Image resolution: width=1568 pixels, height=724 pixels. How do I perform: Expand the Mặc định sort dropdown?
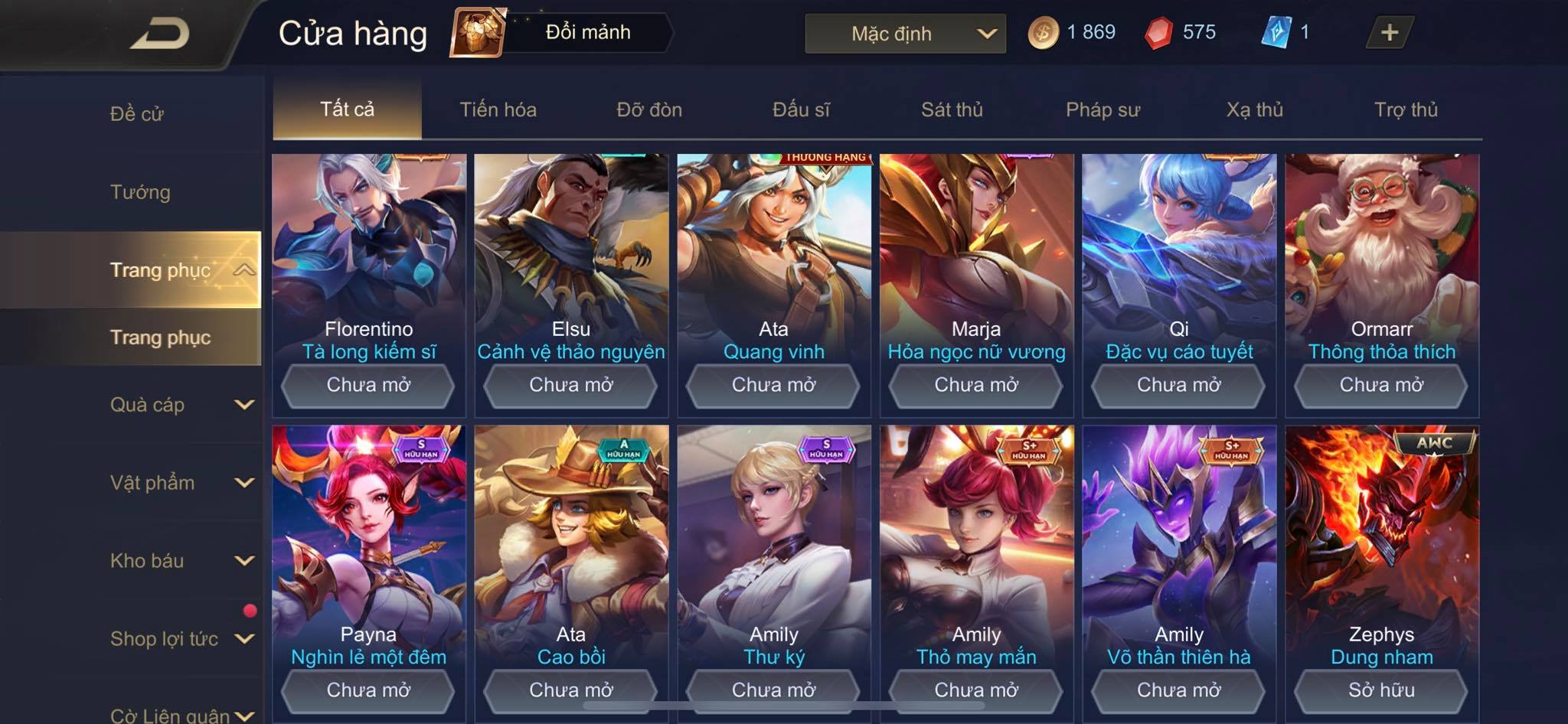pos(905,34)
